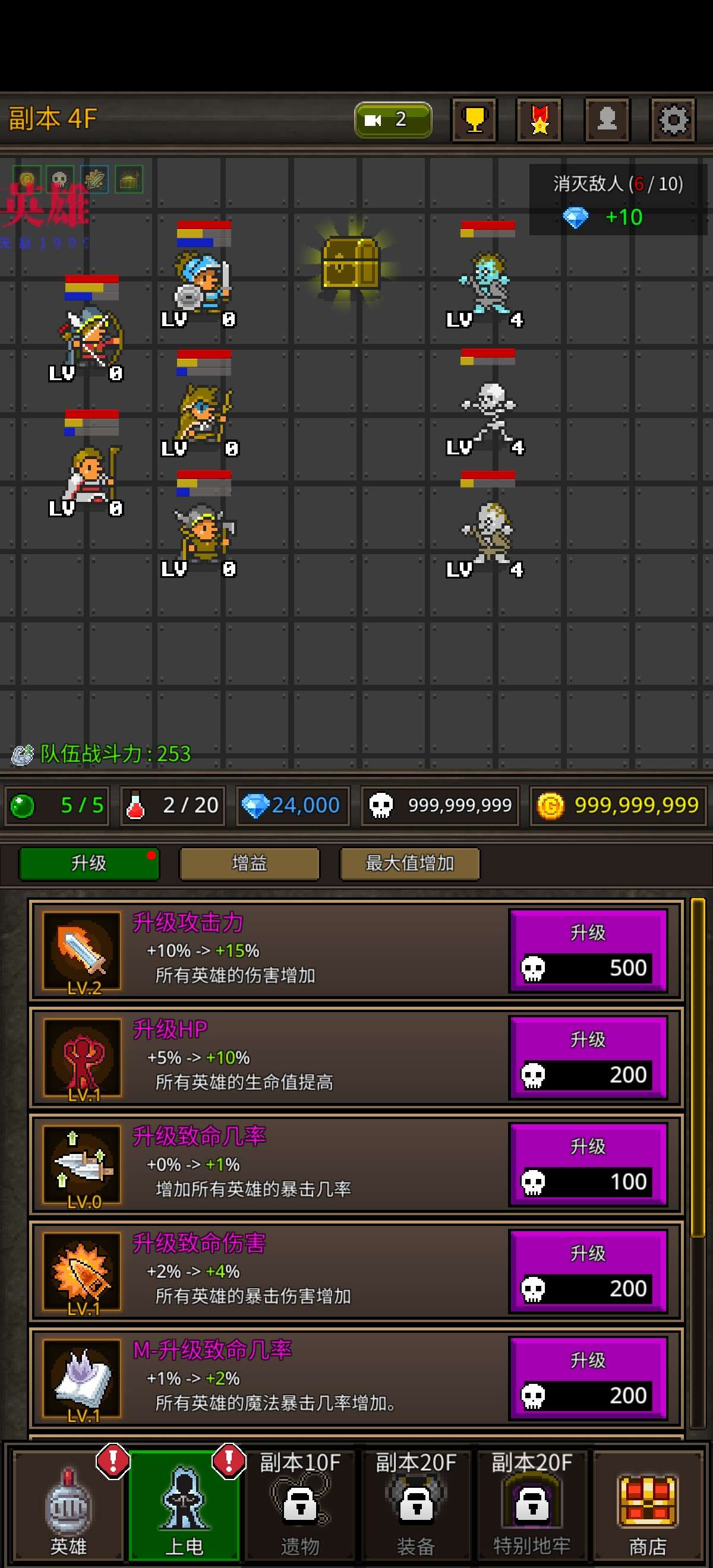Open the red medal ribbon menu

point(540,120)
